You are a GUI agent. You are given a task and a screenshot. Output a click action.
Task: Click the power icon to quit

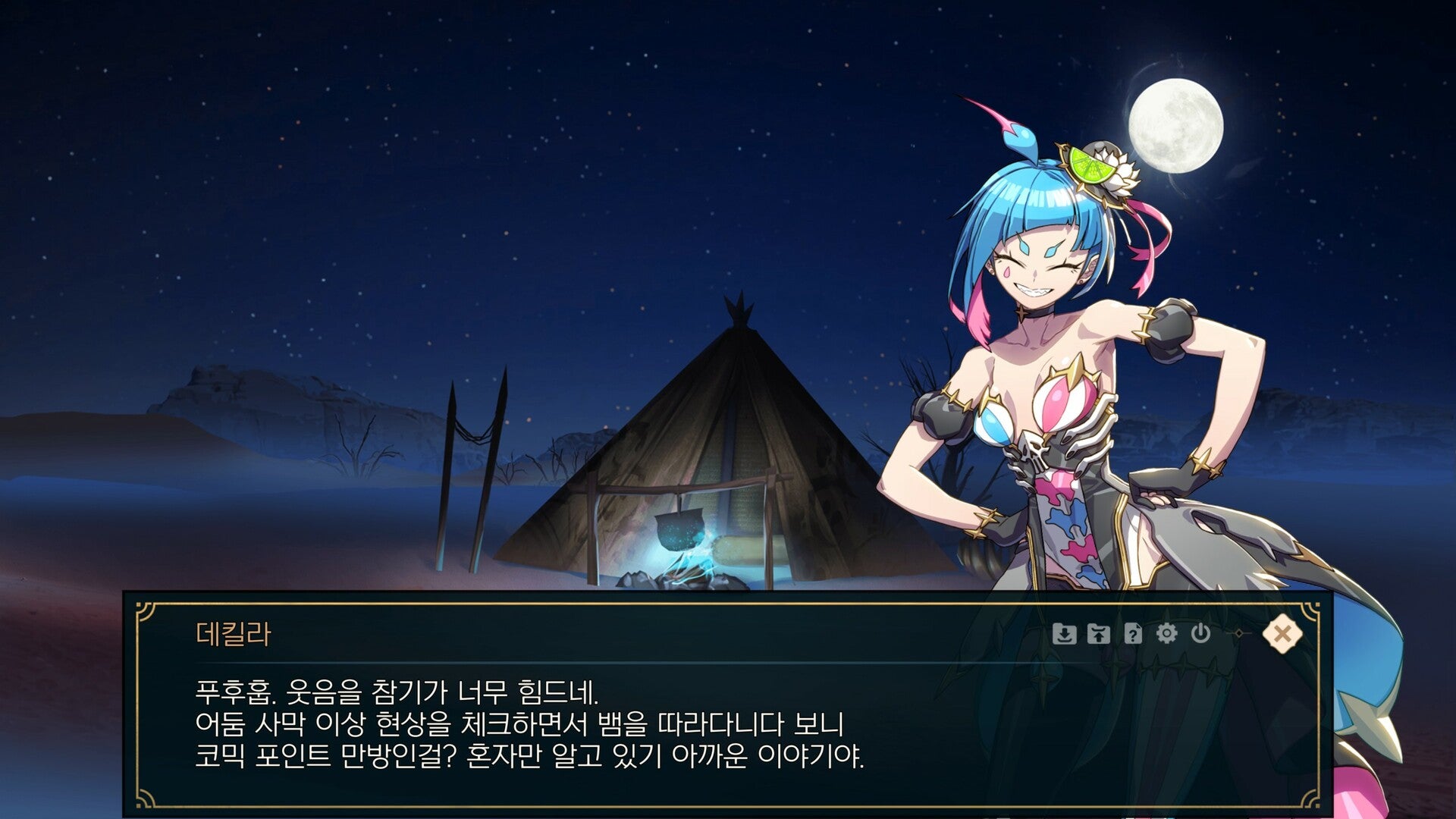point(1200,633)
